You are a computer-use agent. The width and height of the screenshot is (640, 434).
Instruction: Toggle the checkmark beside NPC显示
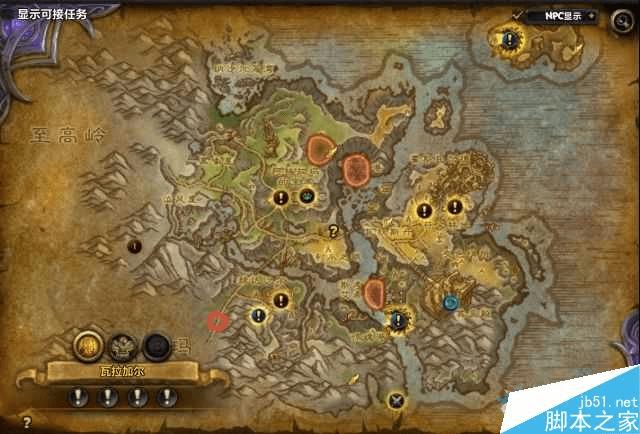[x=518, y=14]
